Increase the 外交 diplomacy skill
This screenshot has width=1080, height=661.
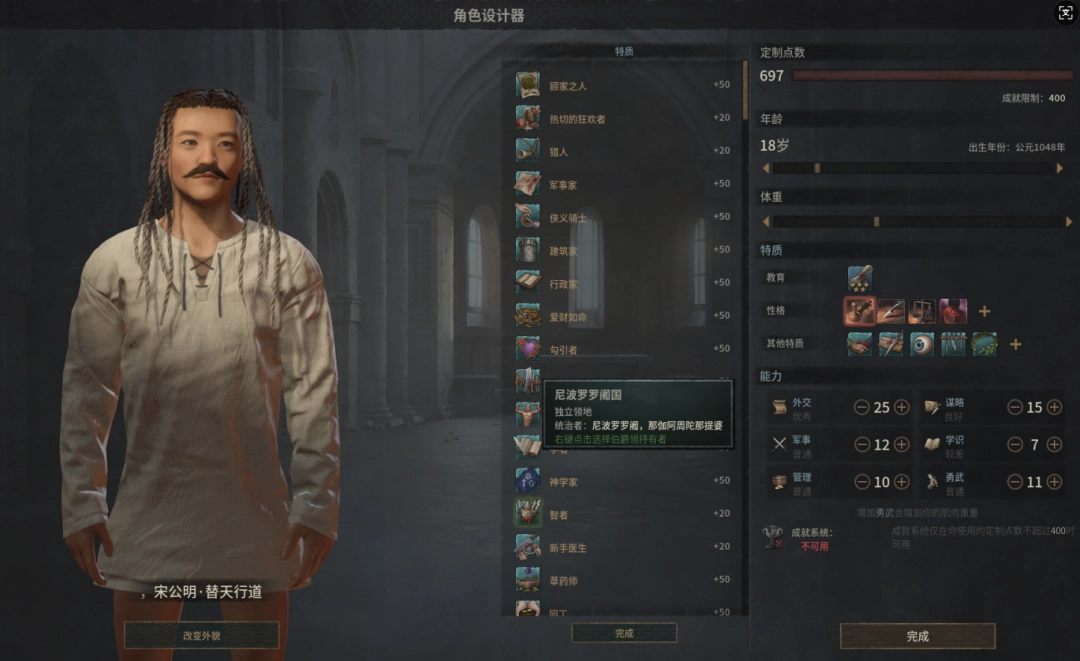901,407
